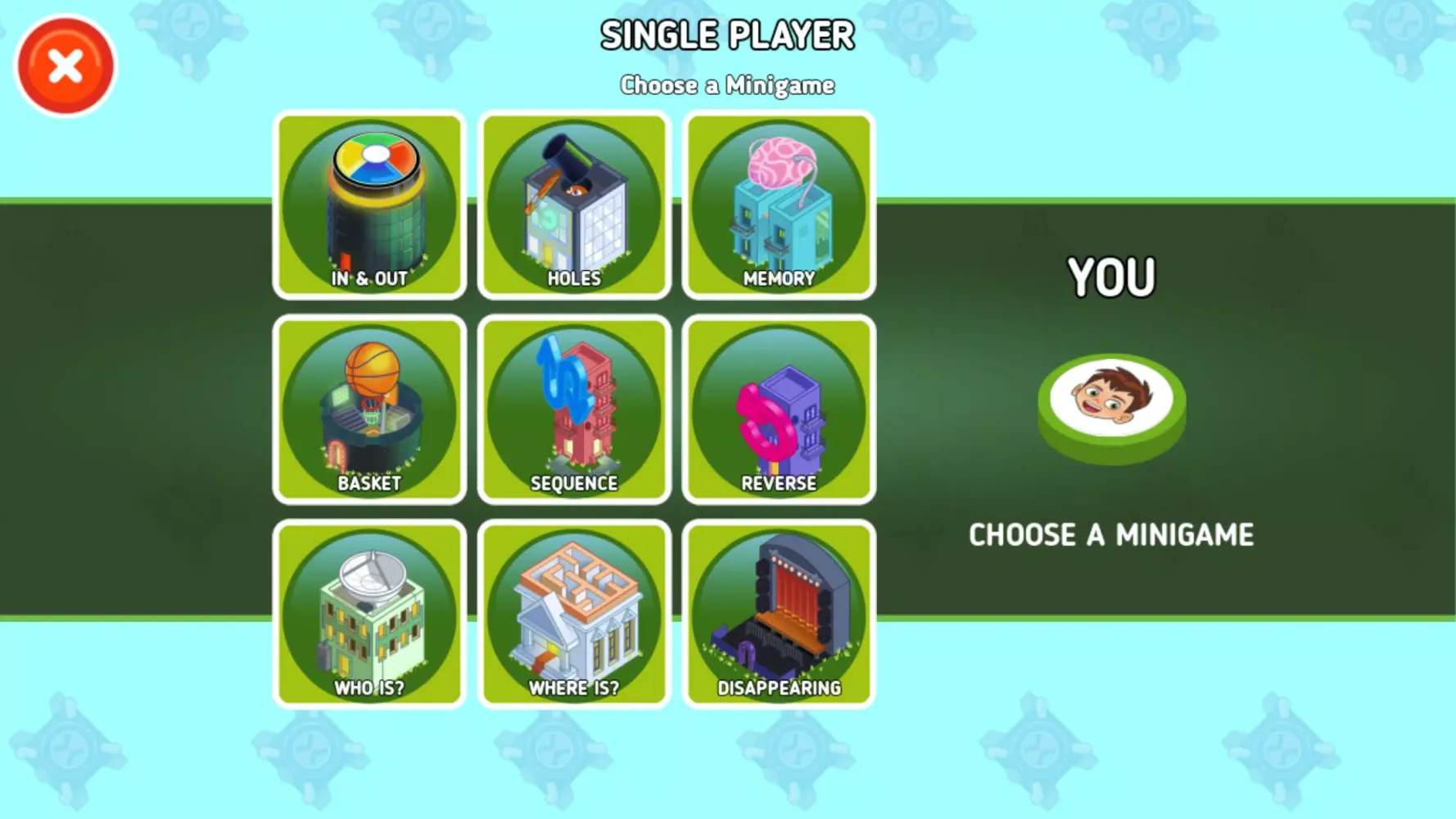Open the Holes minigame
1456x819 pixels.
click(x=573, y=203)
